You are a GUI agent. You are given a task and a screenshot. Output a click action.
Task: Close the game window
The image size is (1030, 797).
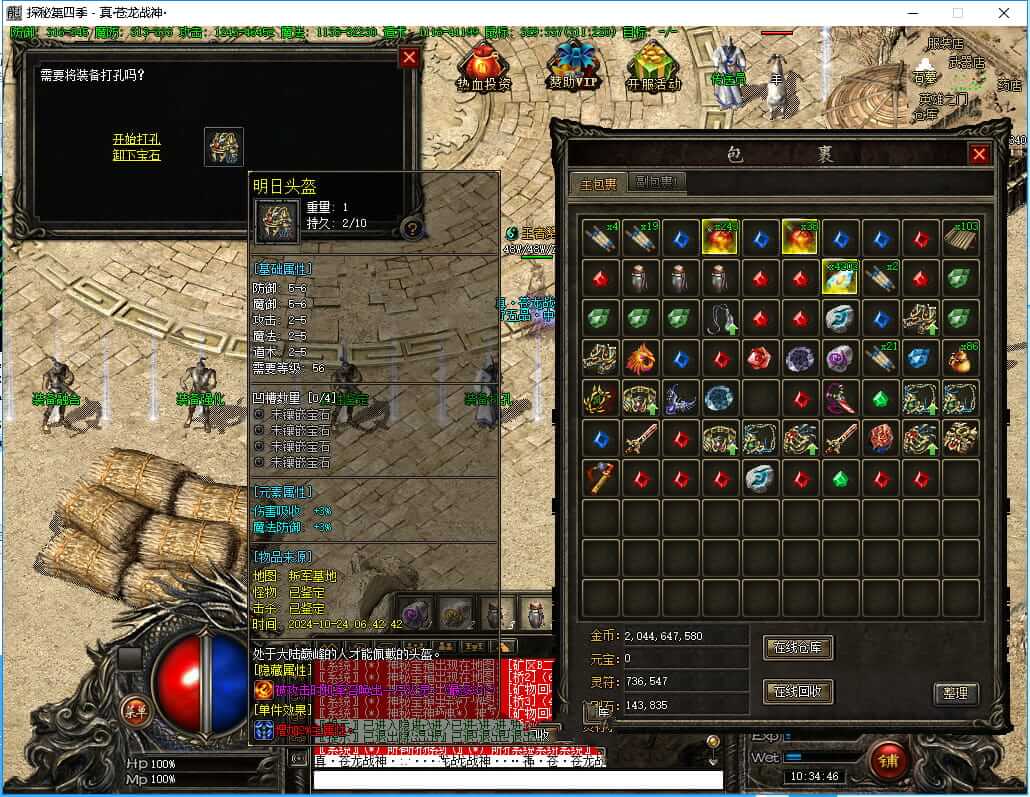[x=1002, y=13]
